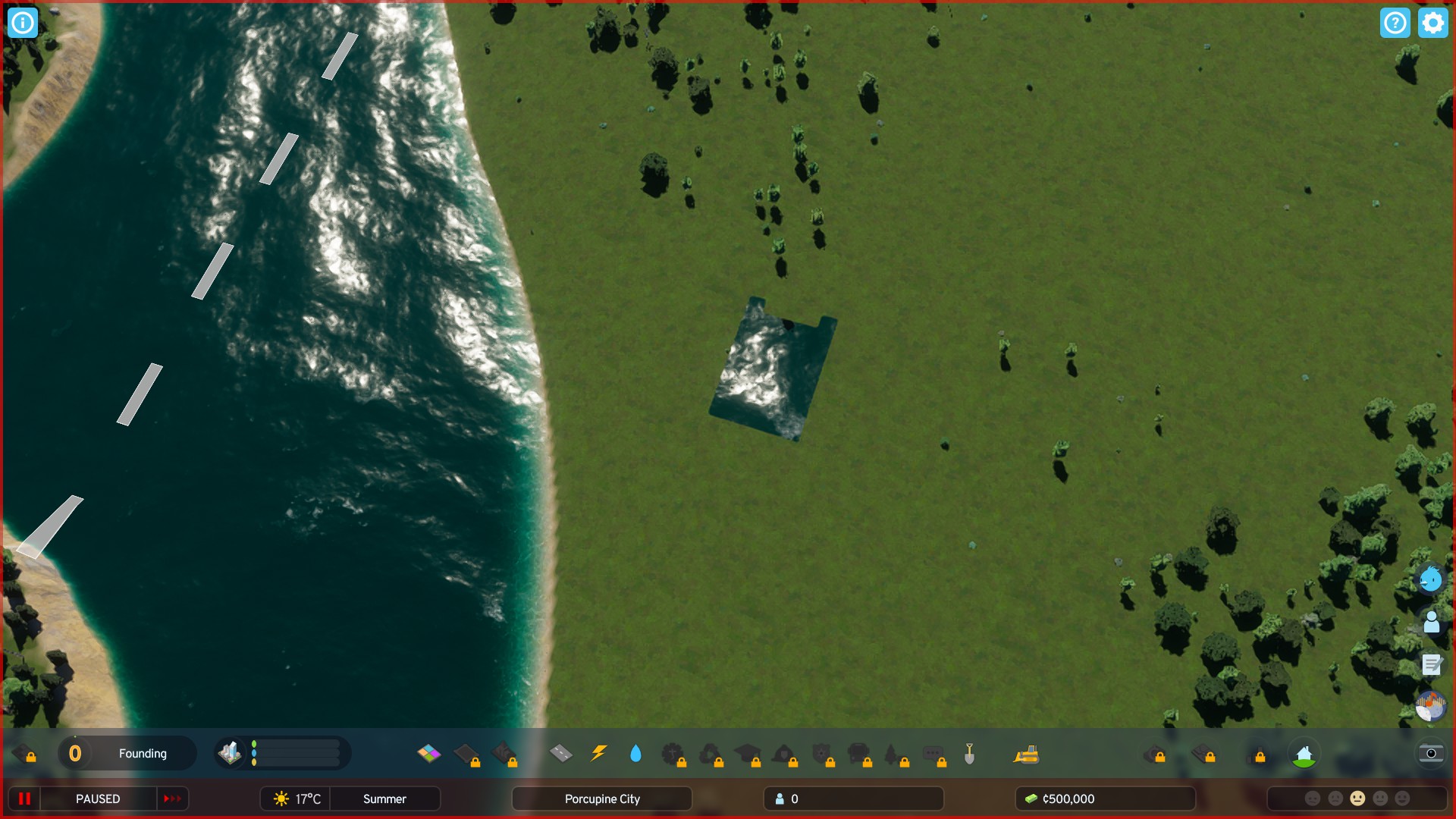Open the Electricity infrastructure menu
The height and width of the screenshot is (819, 1456).
598,753
